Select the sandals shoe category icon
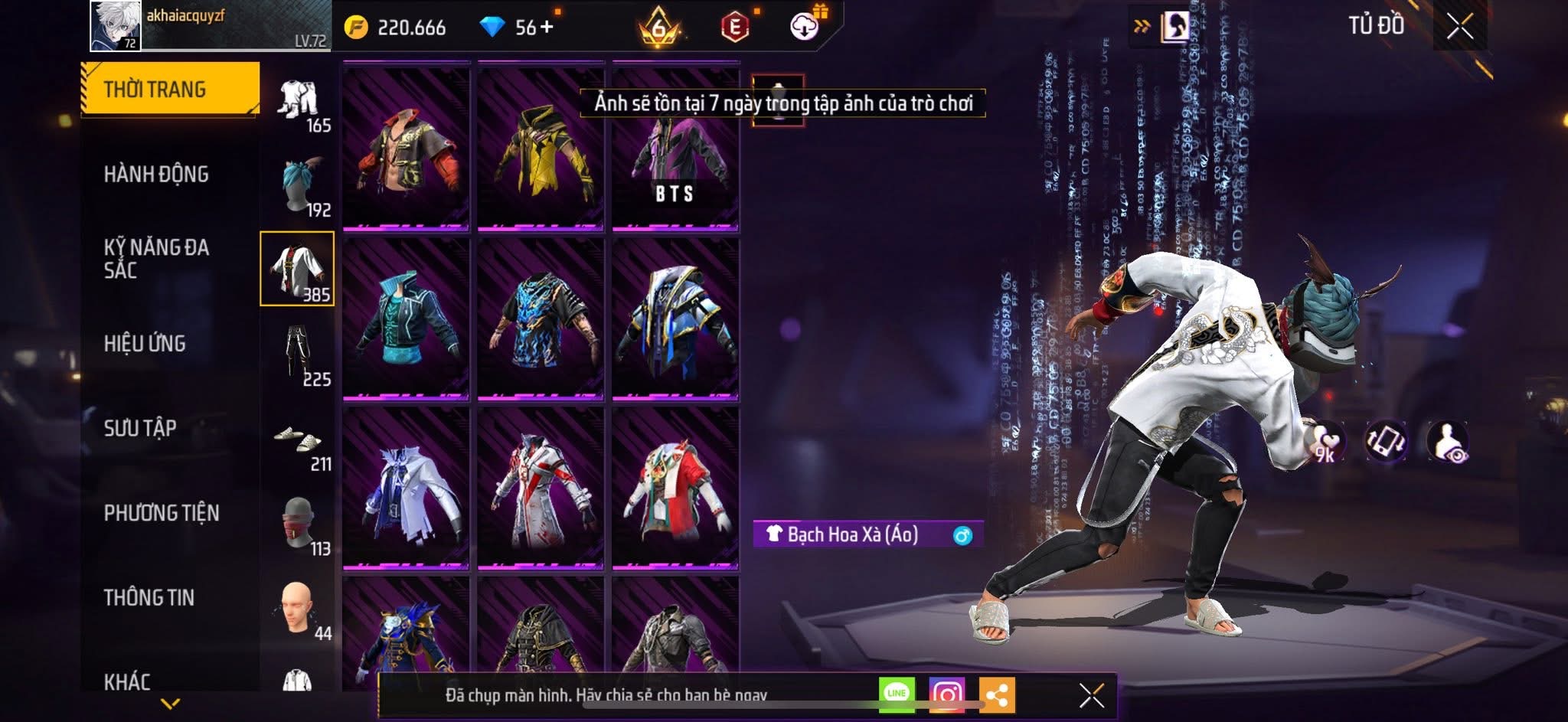Viewport: 1568px width, 722px height. pos(299,439)
